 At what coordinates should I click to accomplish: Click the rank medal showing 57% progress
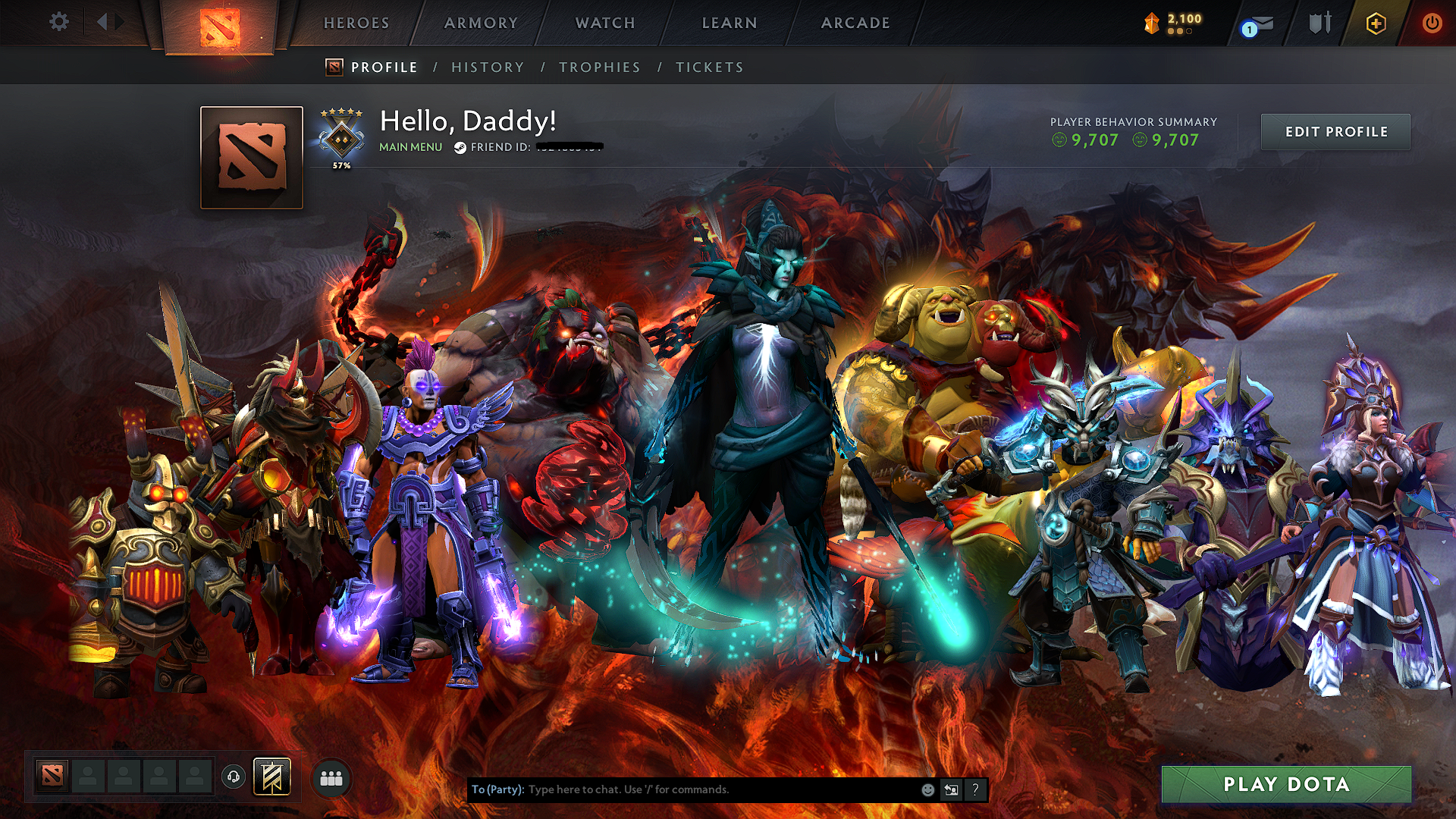pos(341,136)
